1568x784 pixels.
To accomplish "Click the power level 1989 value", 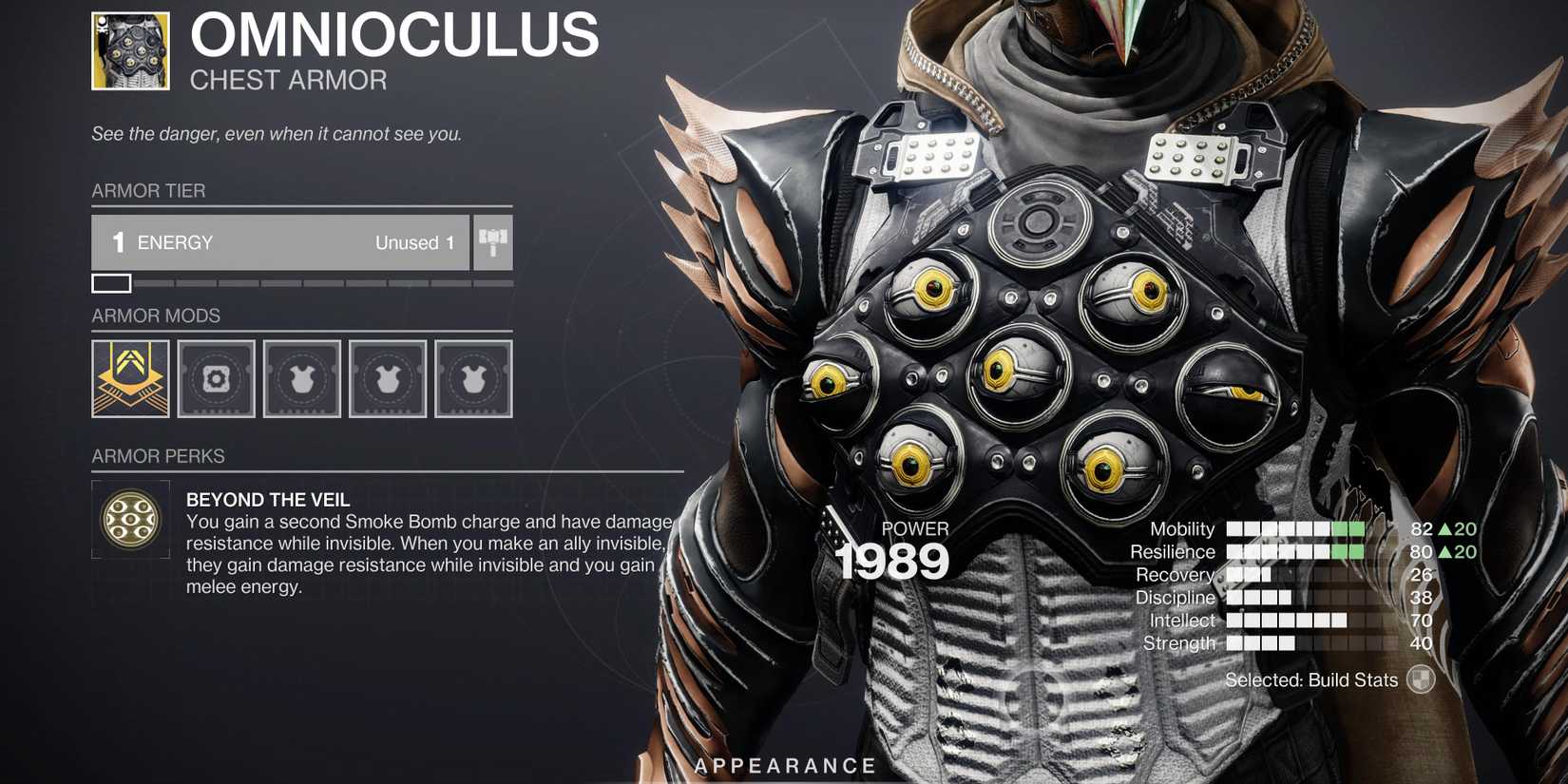I will (x=891, y=562).
